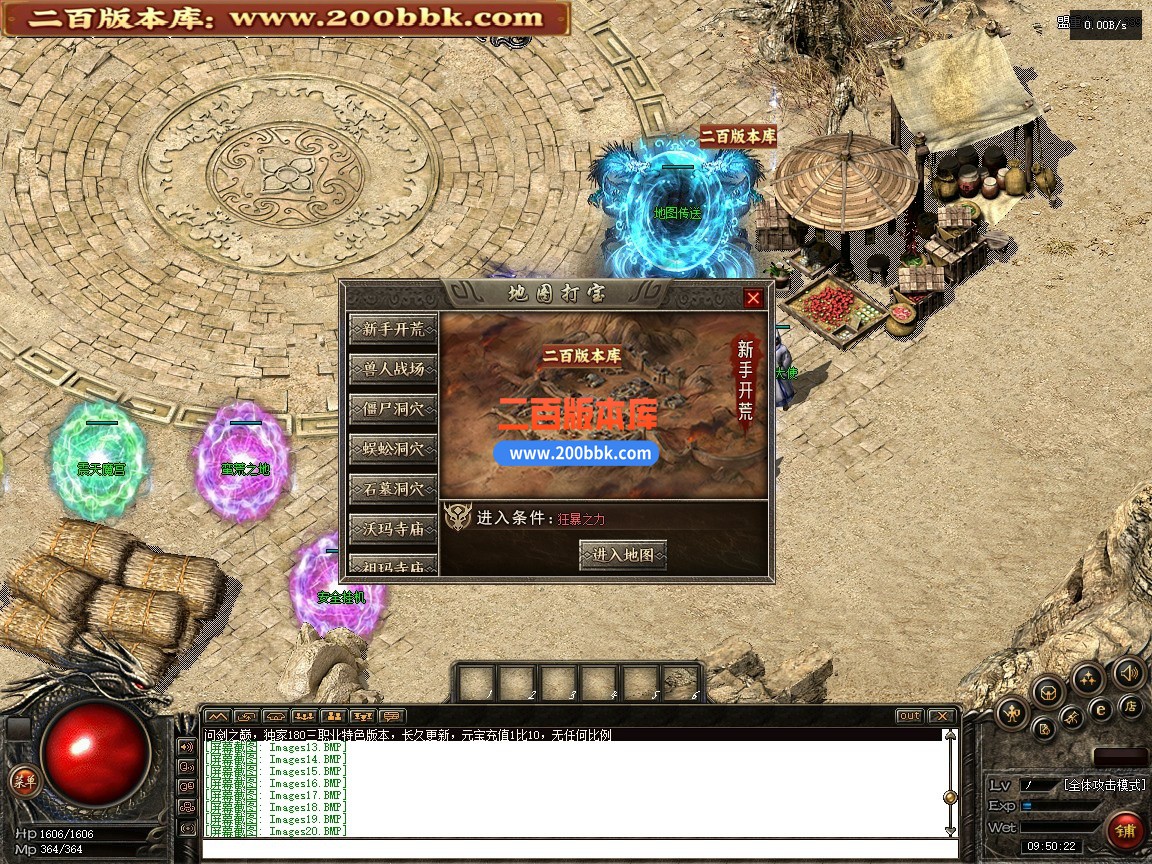1152x864 pixels.
Task: Close the 地图打宝 window
Action: tap(753, 298)
